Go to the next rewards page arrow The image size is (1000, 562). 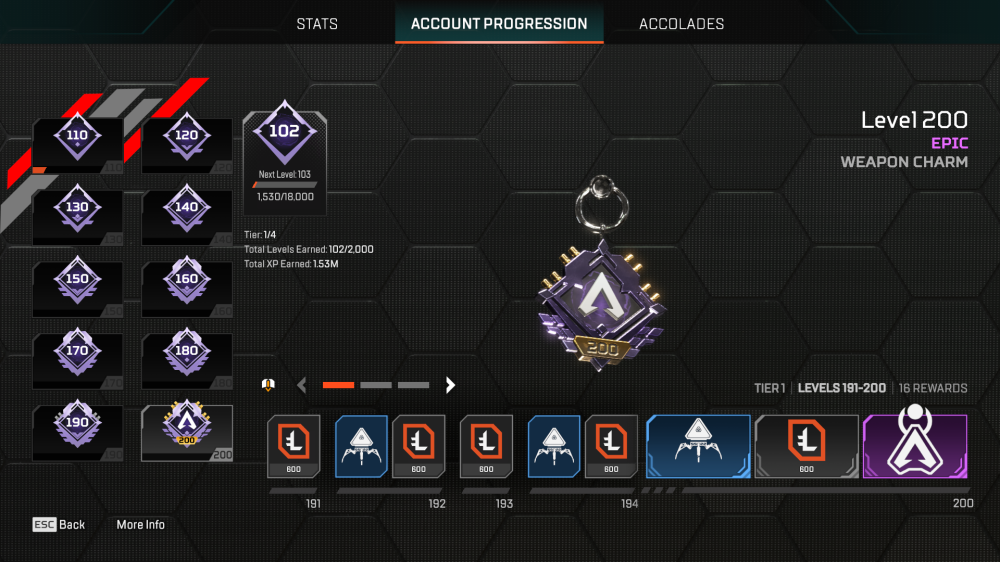(451, 385)
